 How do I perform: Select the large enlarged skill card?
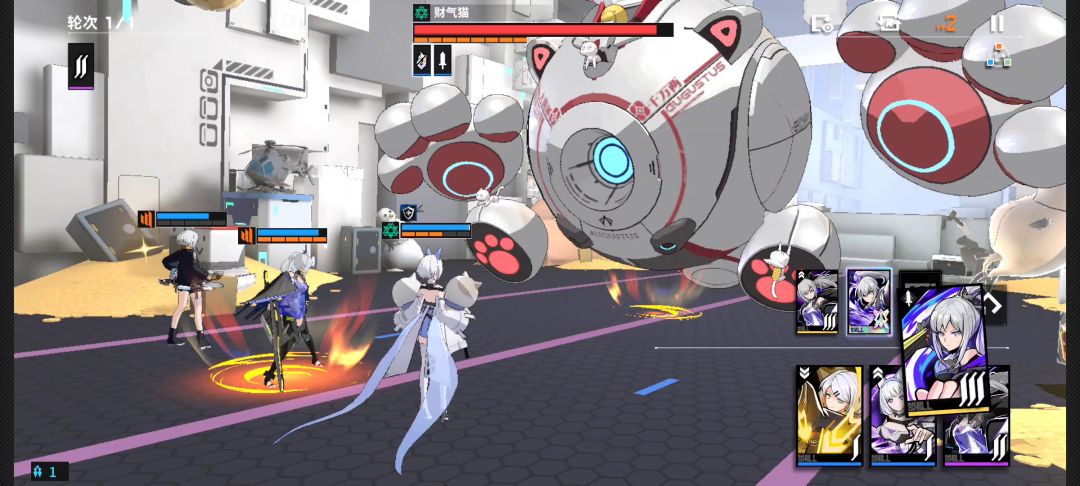coord(946,342)
